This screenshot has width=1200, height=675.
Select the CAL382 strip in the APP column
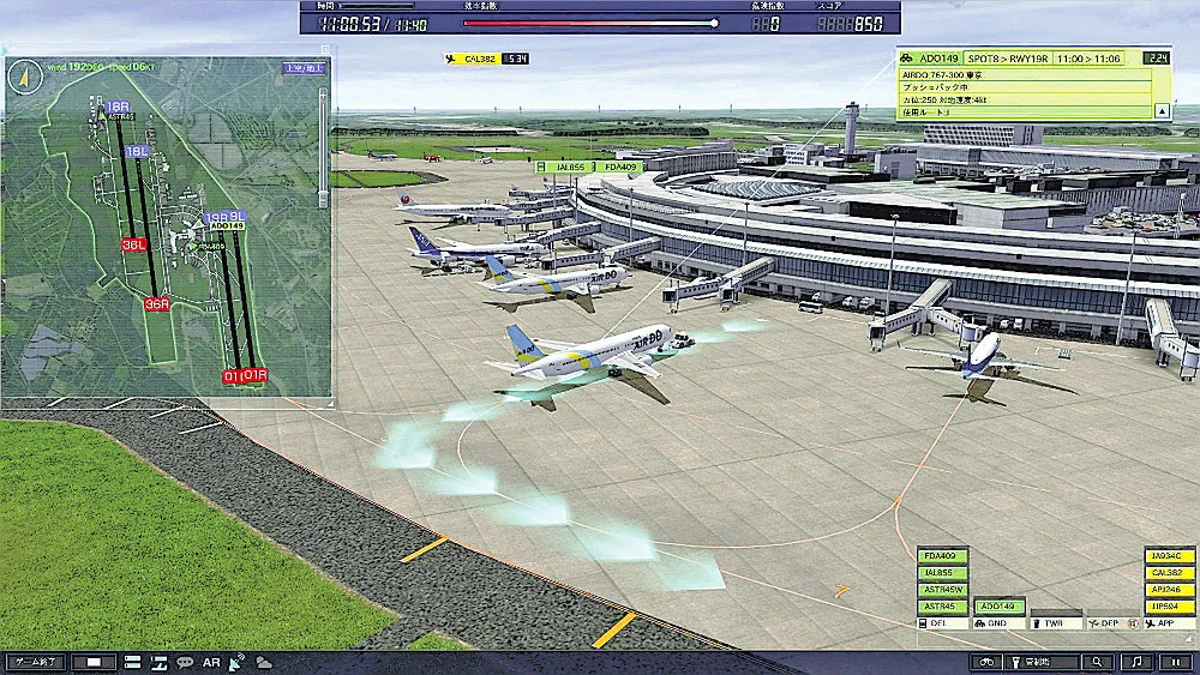coord(1169,573)
